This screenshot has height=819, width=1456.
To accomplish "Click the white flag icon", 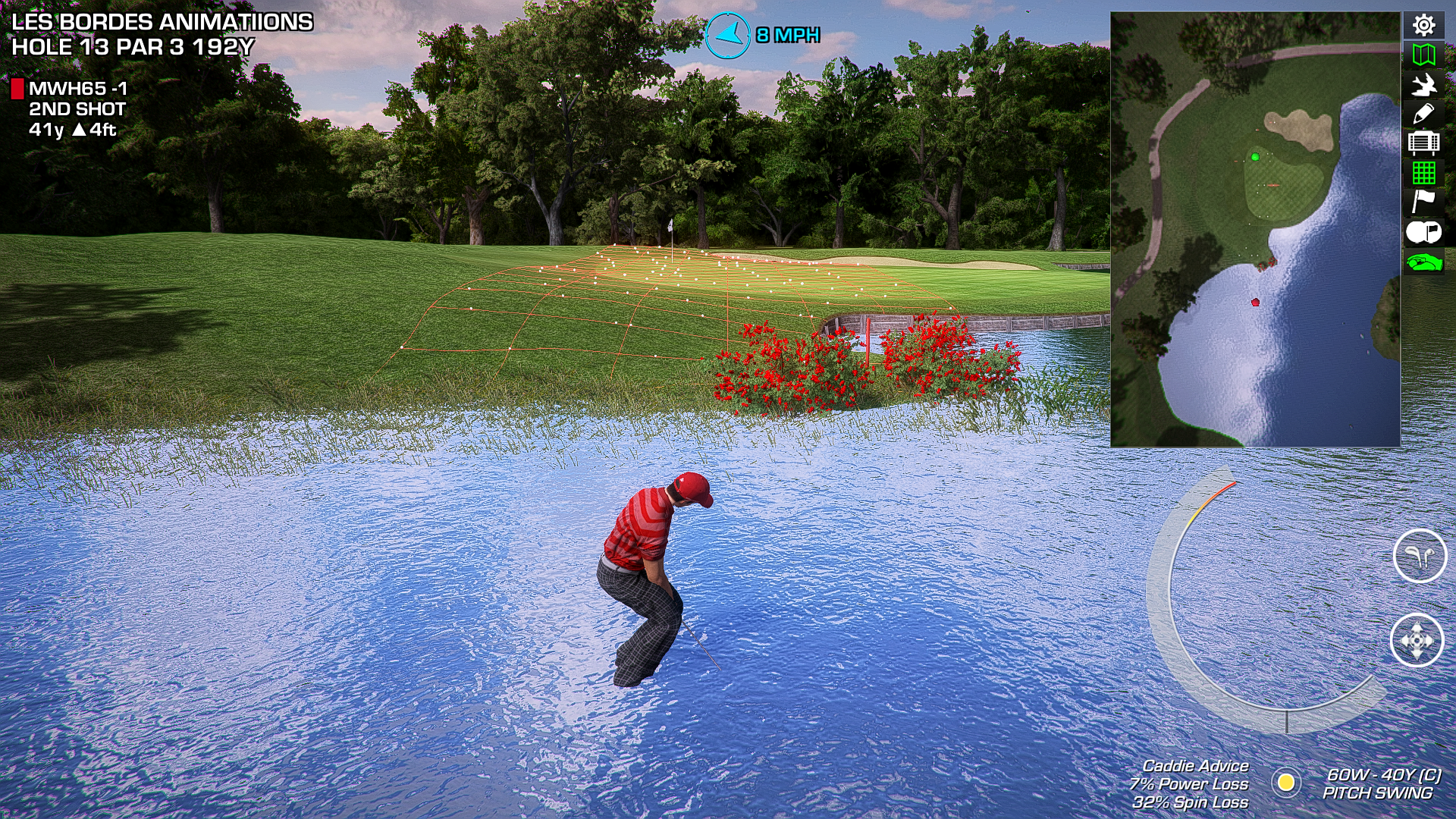I will tap(1423, 202).
